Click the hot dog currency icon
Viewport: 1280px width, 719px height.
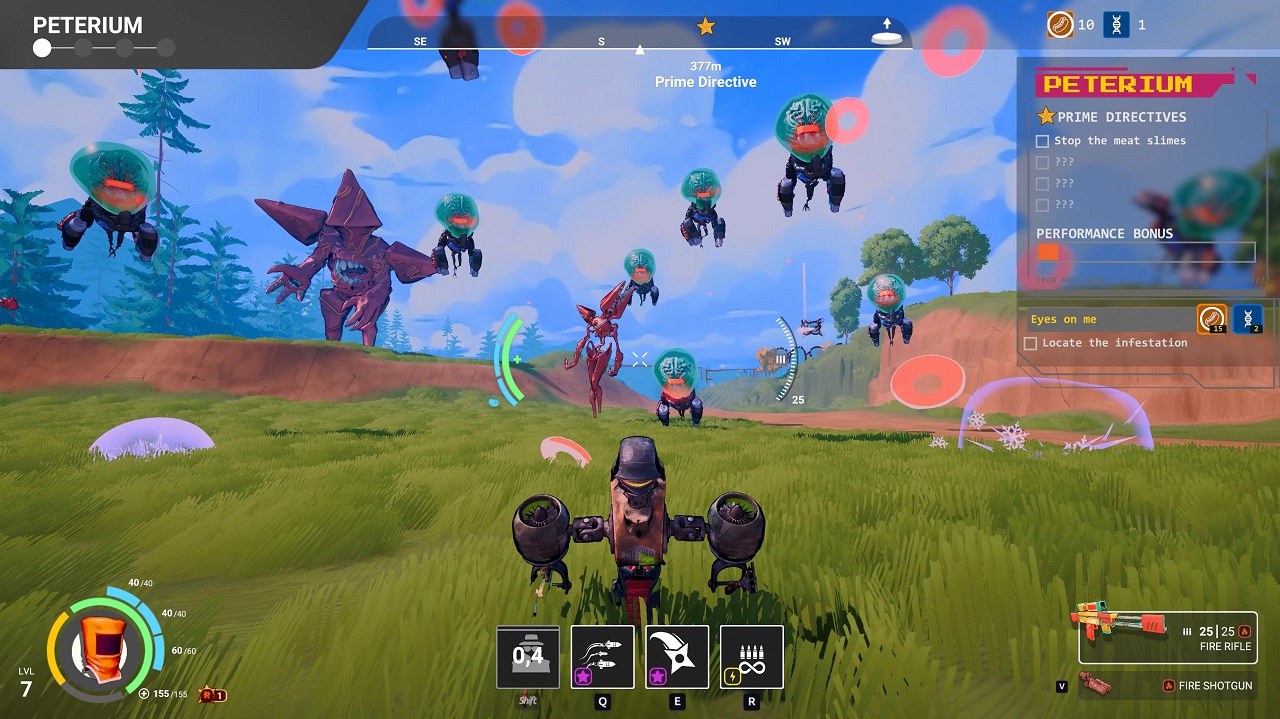pyautogui.click(x=1060, y=25)
